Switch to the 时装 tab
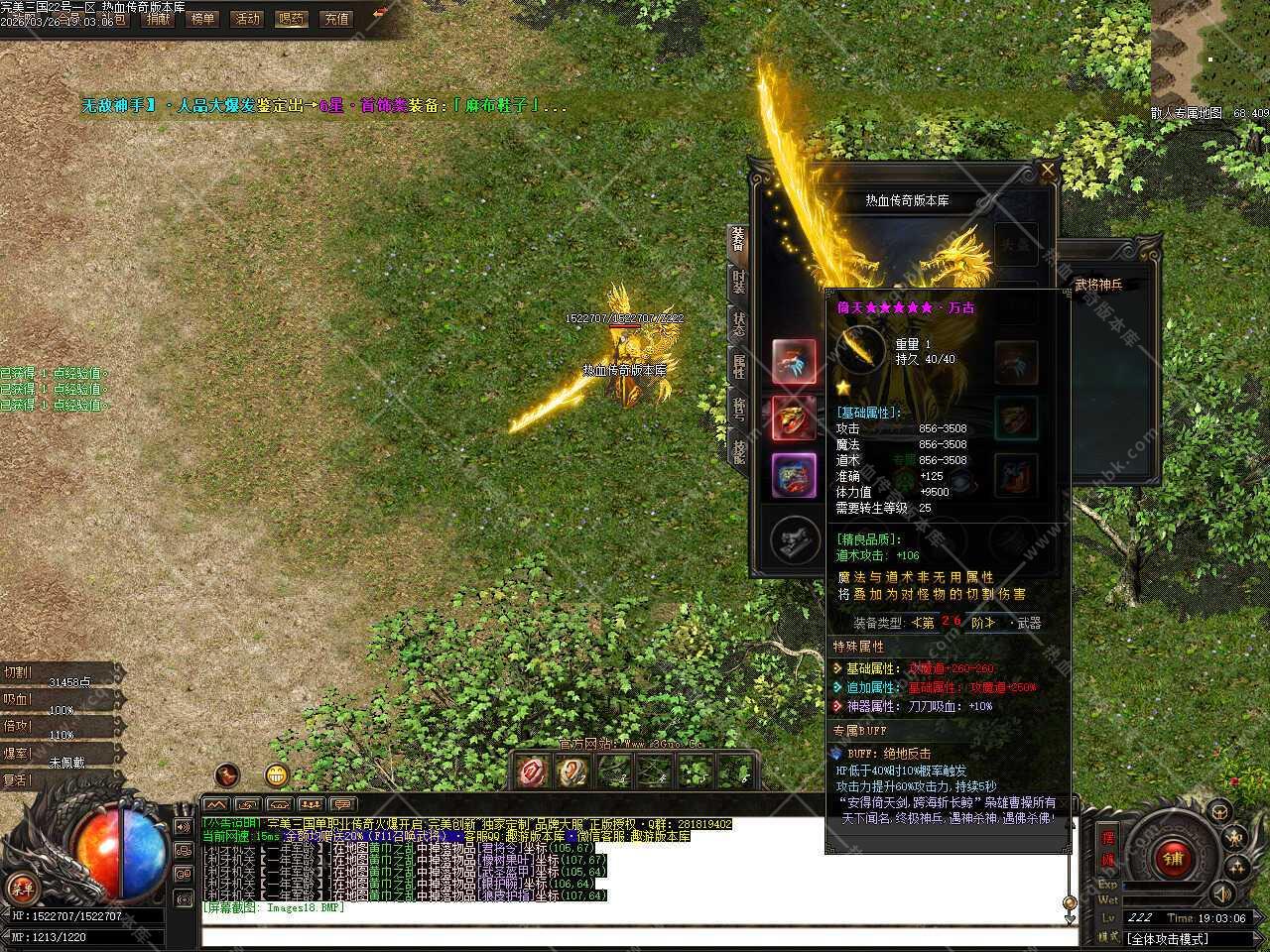 pos(739,282)
